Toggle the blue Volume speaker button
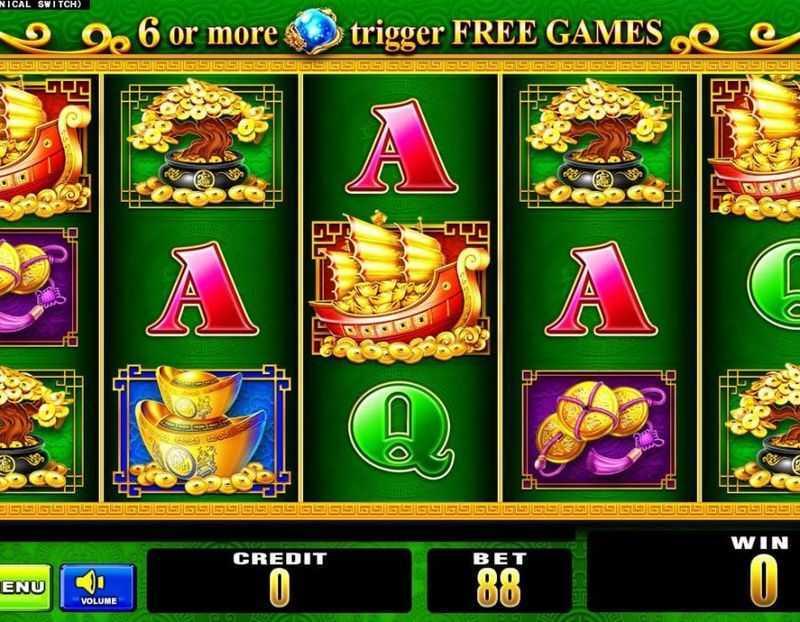Viewport: 800px width, 622px height. (x=96, y=585)
